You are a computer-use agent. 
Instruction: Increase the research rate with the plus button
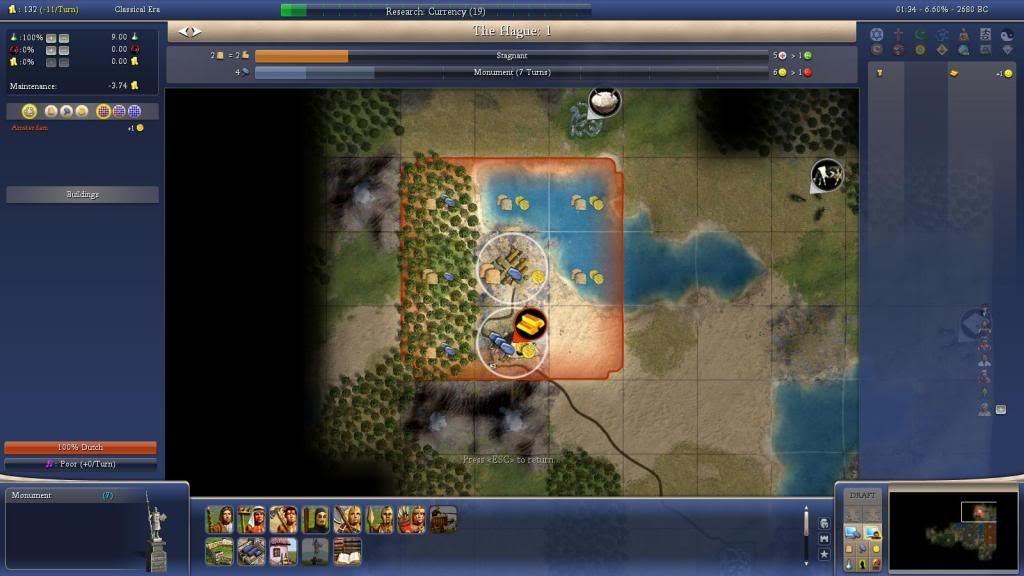coord(50,37)
